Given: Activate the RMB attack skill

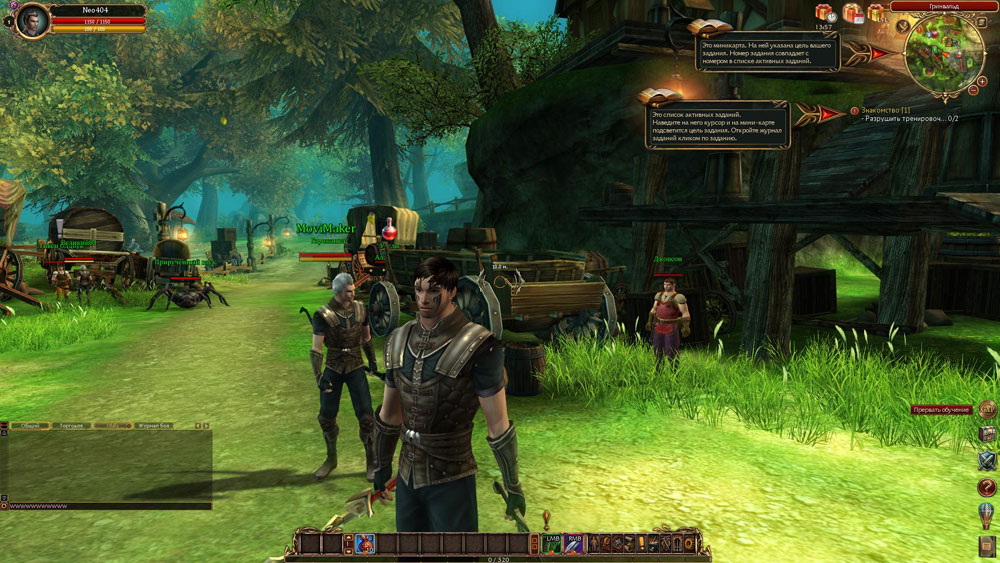Looking at the screenshot, I should (x=574, y=543).
